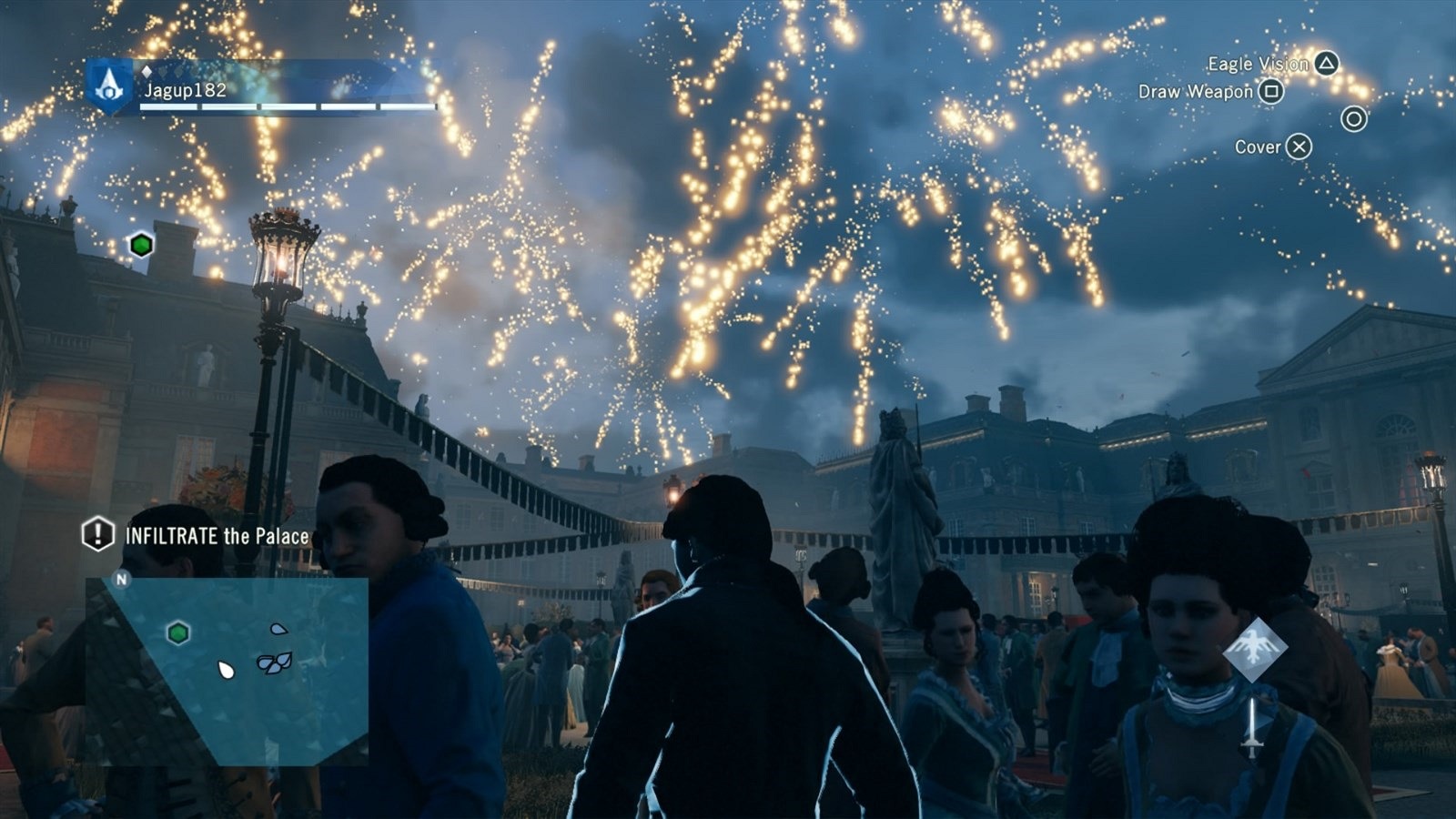Select the white eagle diamond icon

1255,650
